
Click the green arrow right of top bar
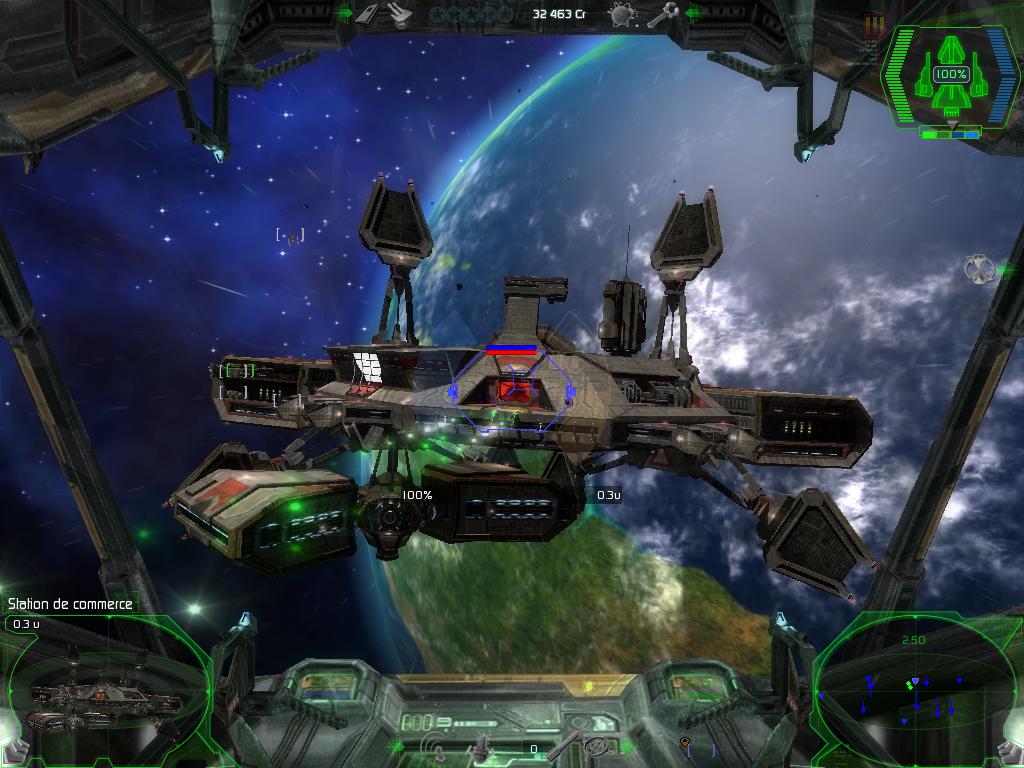click(694, 14)
